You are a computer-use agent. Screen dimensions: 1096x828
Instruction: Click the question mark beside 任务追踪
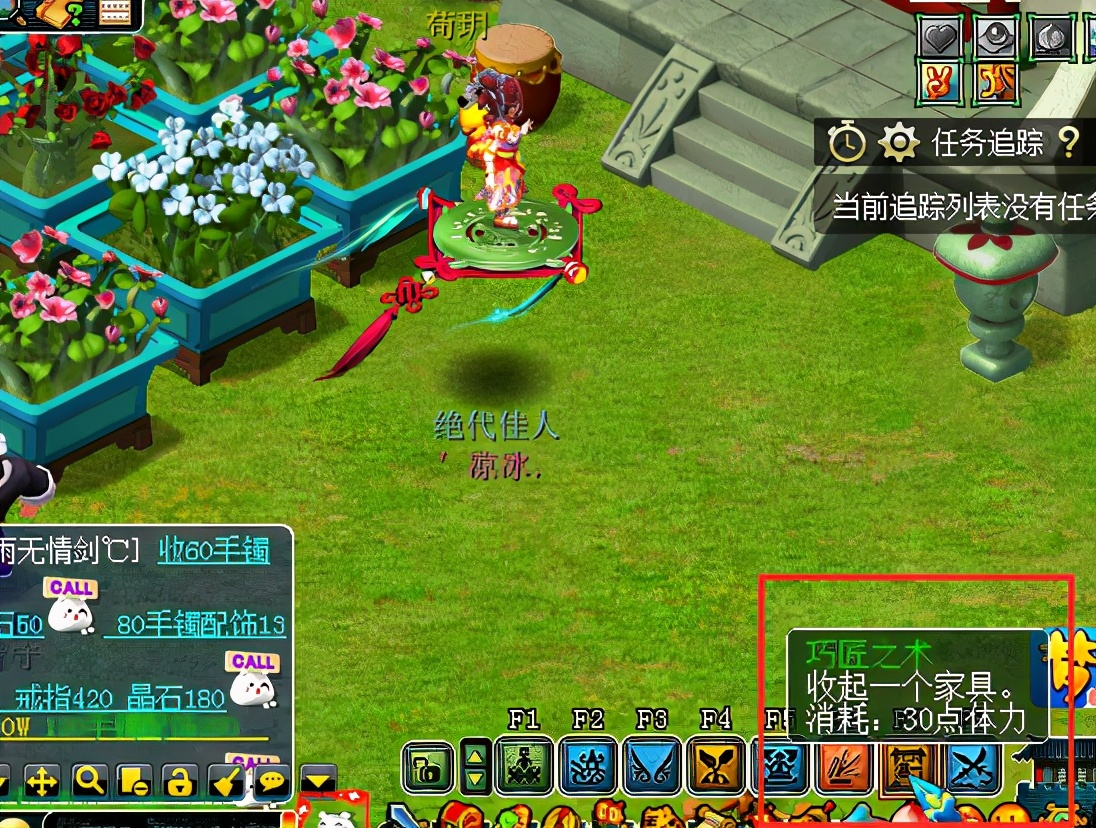[x=1068, y=144]
